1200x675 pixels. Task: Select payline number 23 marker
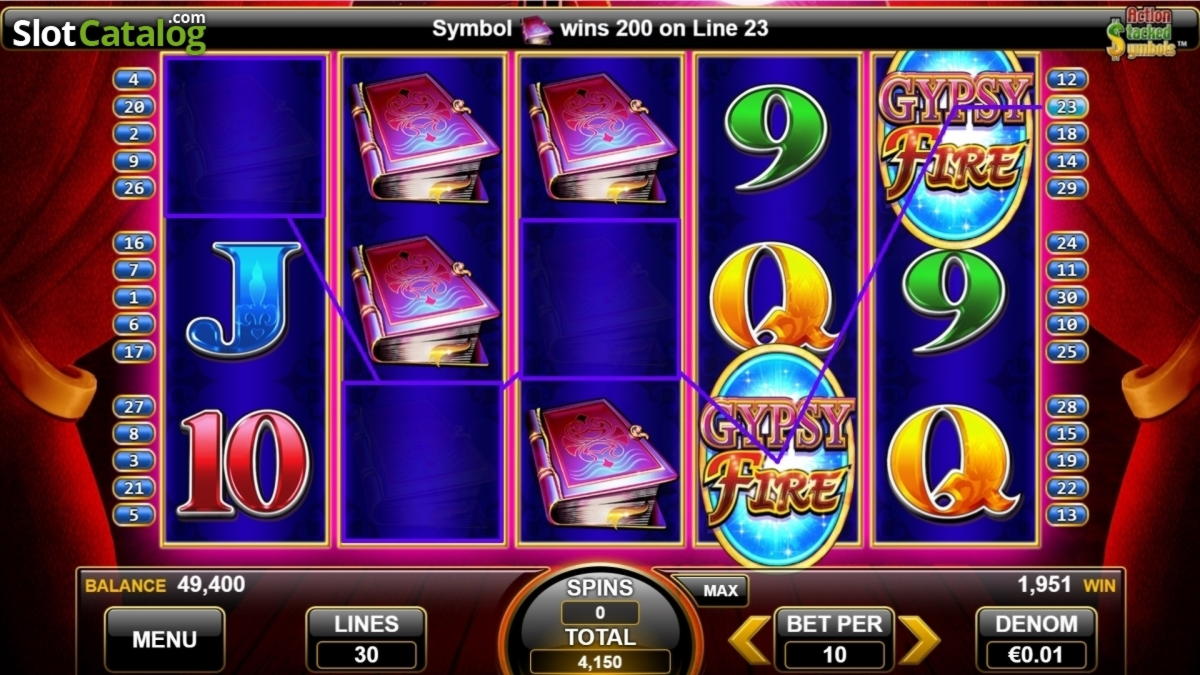(1067, 106)
